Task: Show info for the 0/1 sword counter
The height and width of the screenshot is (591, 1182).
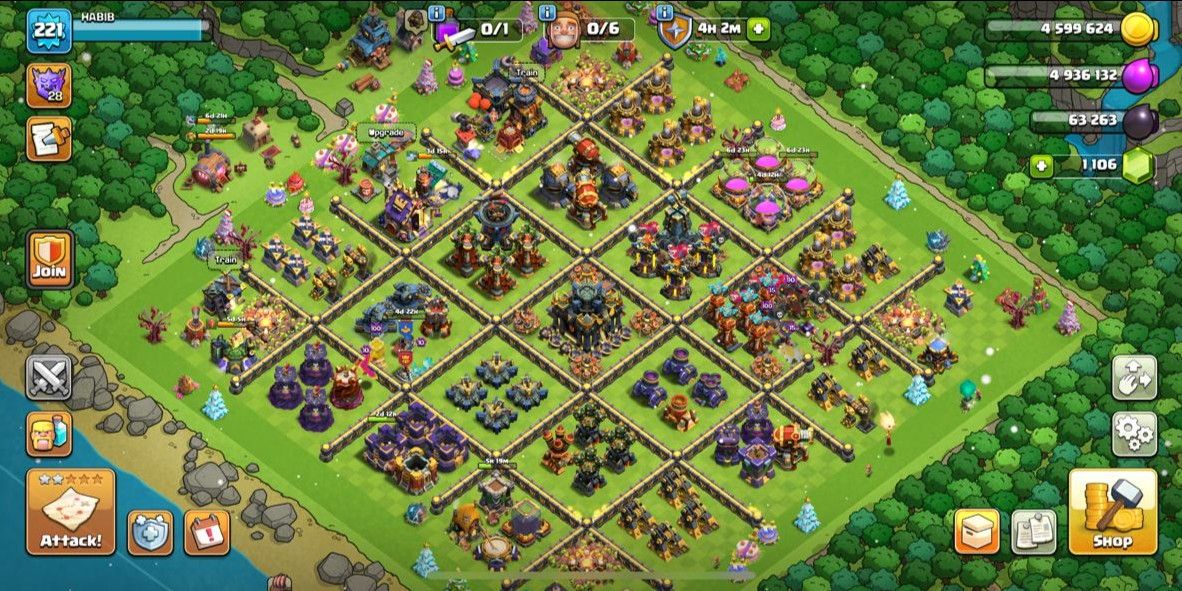Action: (x=436, y=12)
